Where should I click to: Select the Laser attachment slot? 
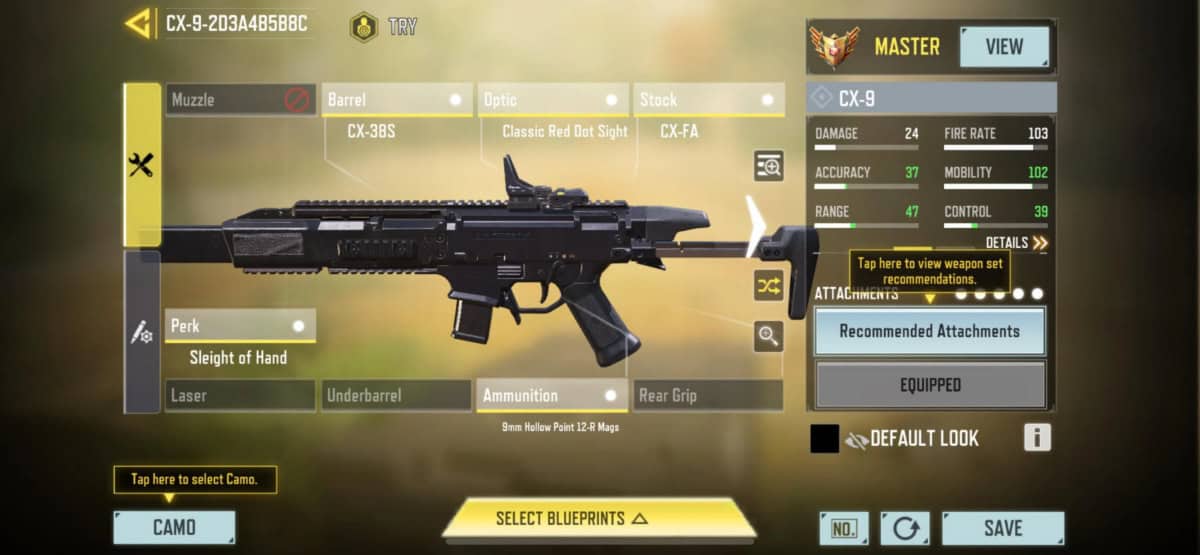tap(240, 395)
